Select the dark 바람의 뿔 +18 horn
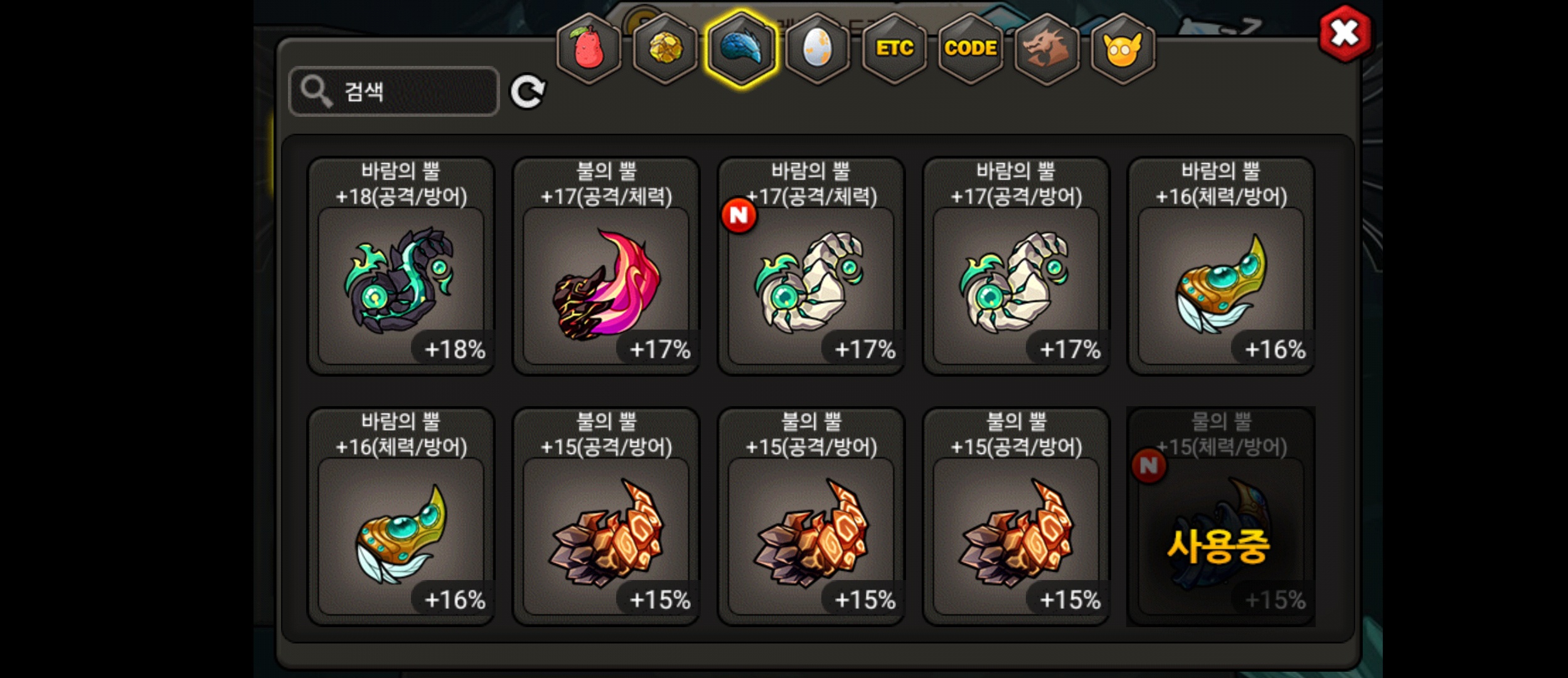This screenshot has width=1568, height=678. [x=401, y=267]
